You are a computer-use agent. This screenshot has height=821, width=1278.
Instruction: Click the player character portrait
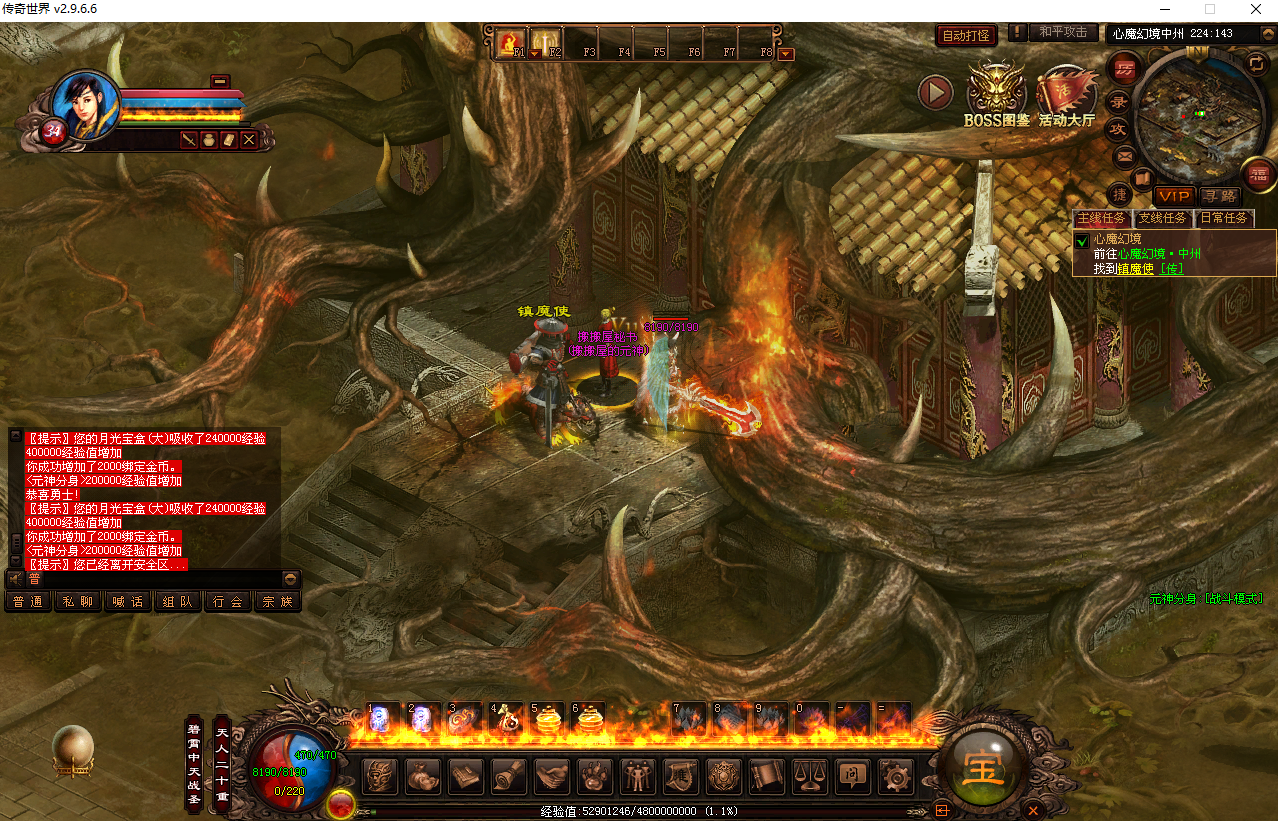click(84, 104)
